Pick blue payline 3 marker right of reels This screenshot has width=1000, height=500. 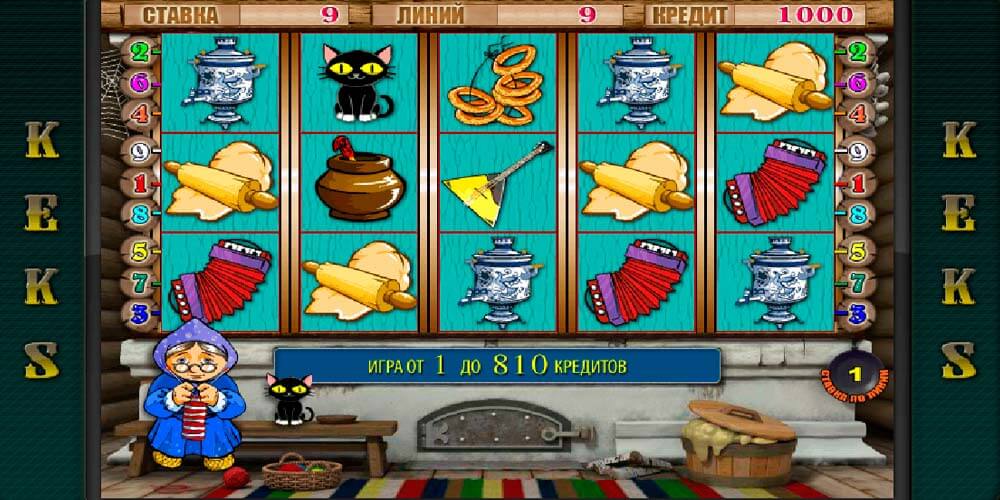(x=856, y=315)
